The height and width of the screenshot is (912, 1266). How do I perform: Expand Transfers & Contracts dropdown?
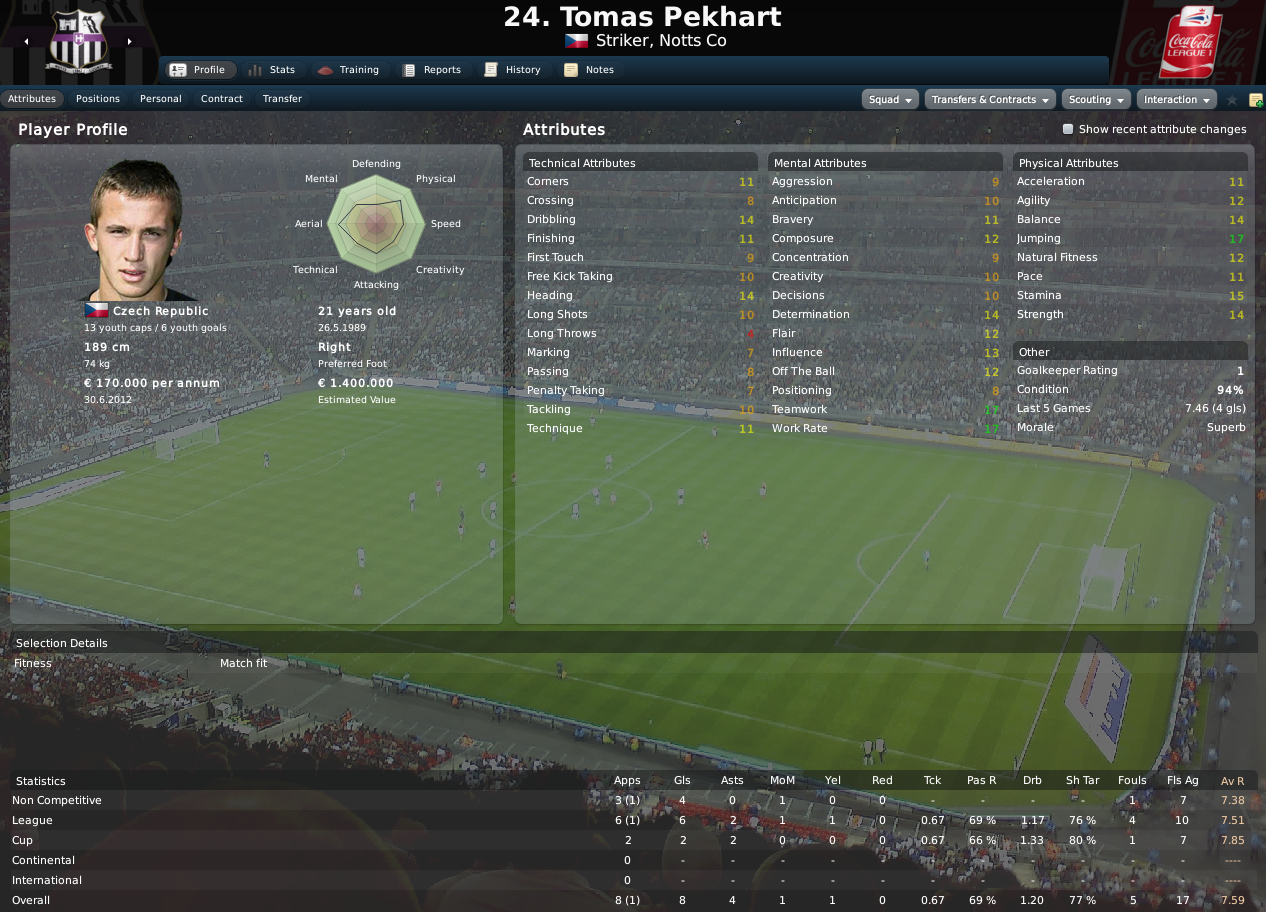coord(990,100)
